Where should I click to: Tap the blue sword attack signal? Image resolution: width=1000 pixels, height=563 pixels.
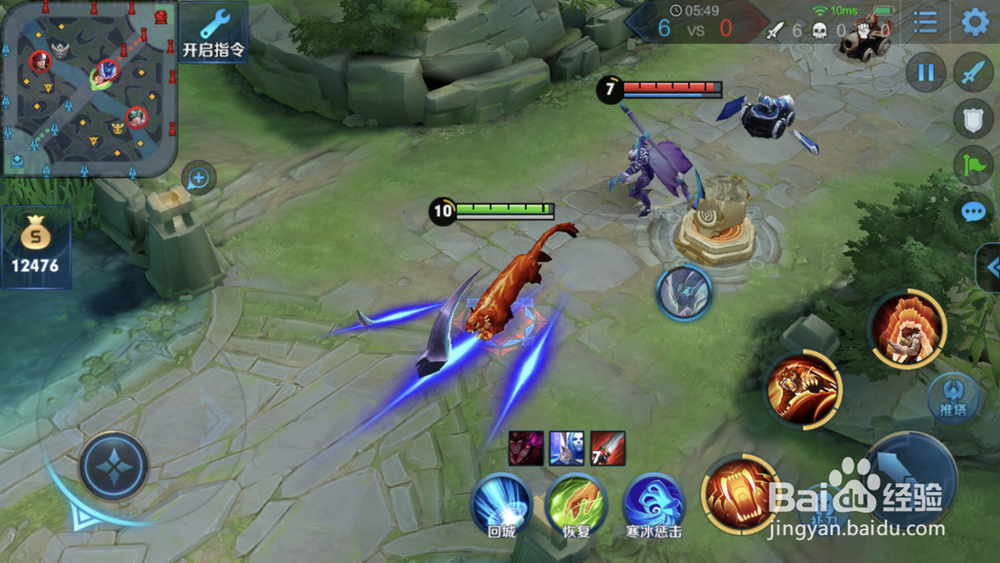pos(973,72)
